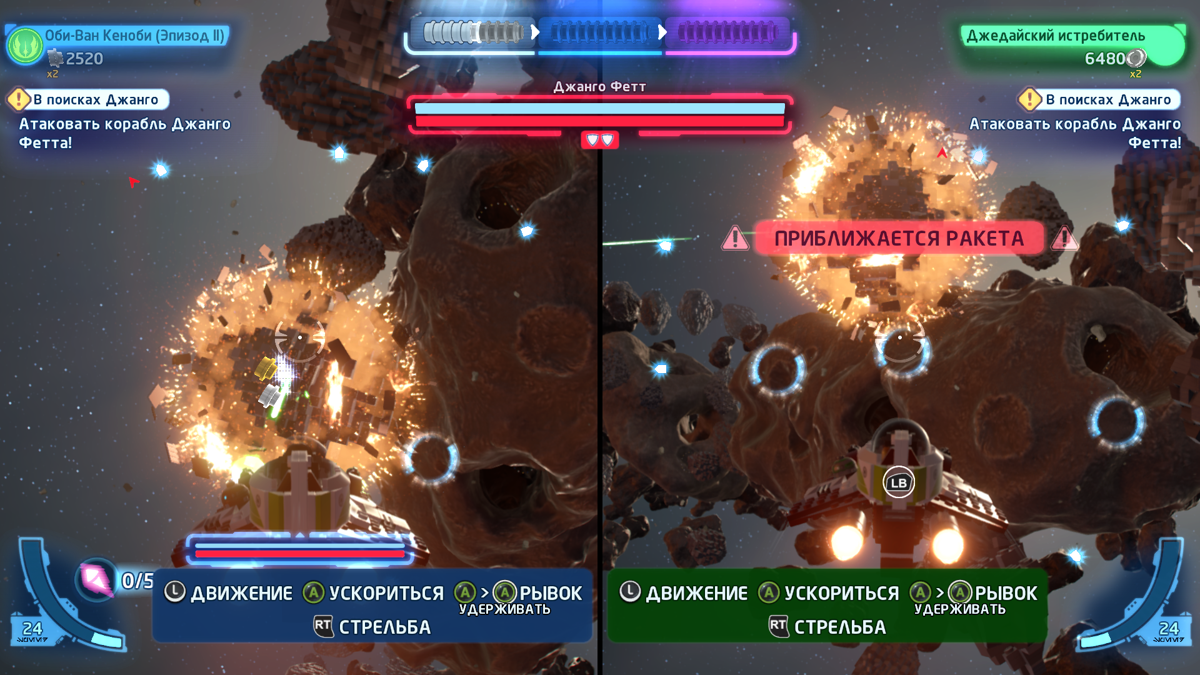This screenshot has width=1200, height=675.
Task: Open the quest tracker below Оби-Ван Кеноби
Action: pos(87,100)
